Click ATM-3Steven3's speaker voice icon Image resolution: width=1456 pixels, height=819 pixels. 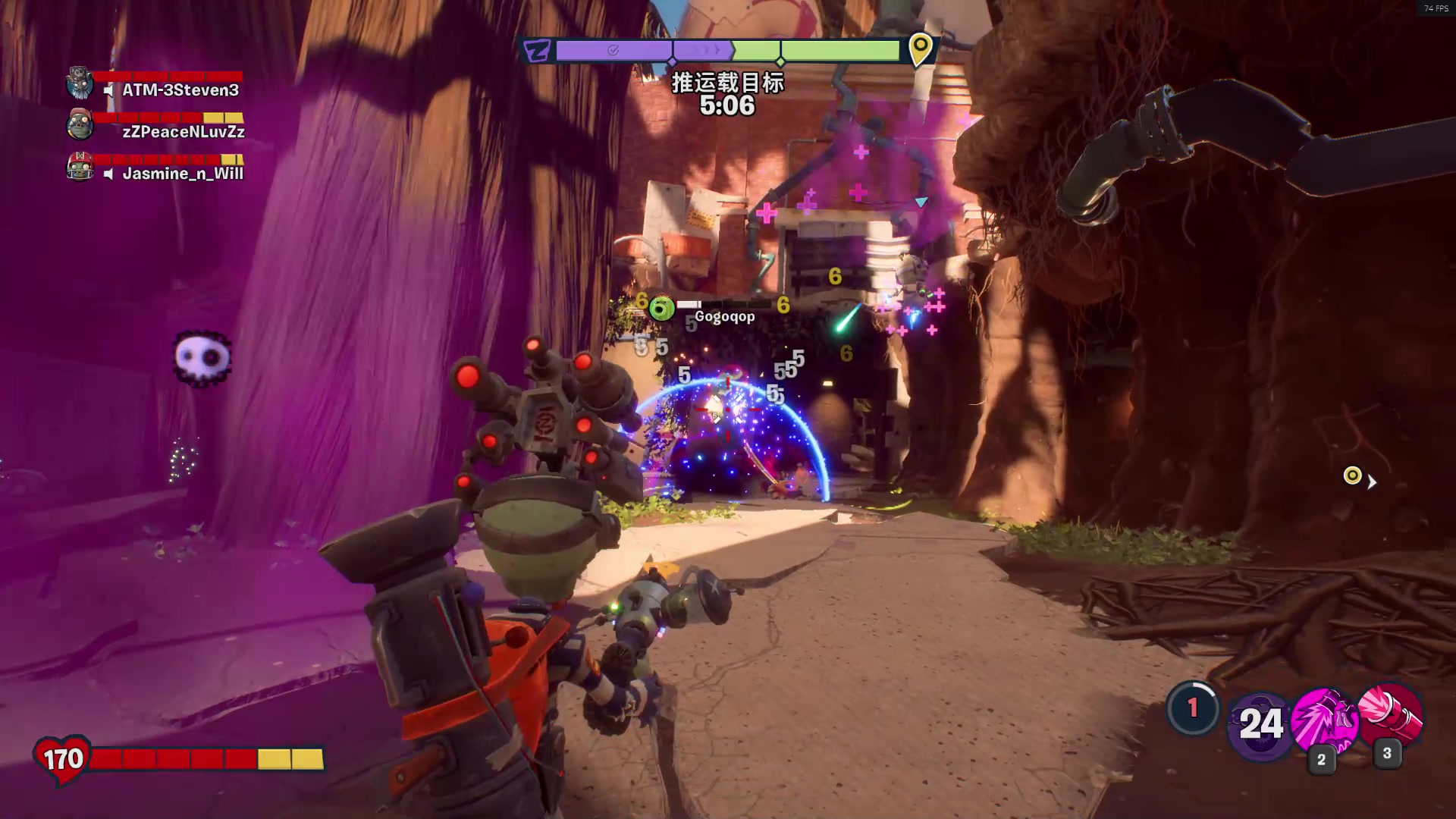pos(109,90)
